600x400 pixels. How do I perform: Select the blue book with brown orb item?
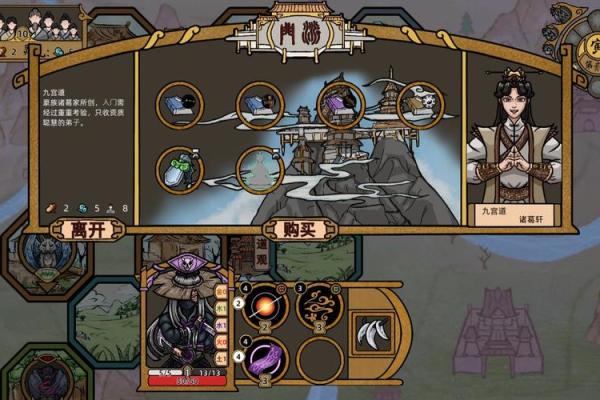click(x=261, y=105)
